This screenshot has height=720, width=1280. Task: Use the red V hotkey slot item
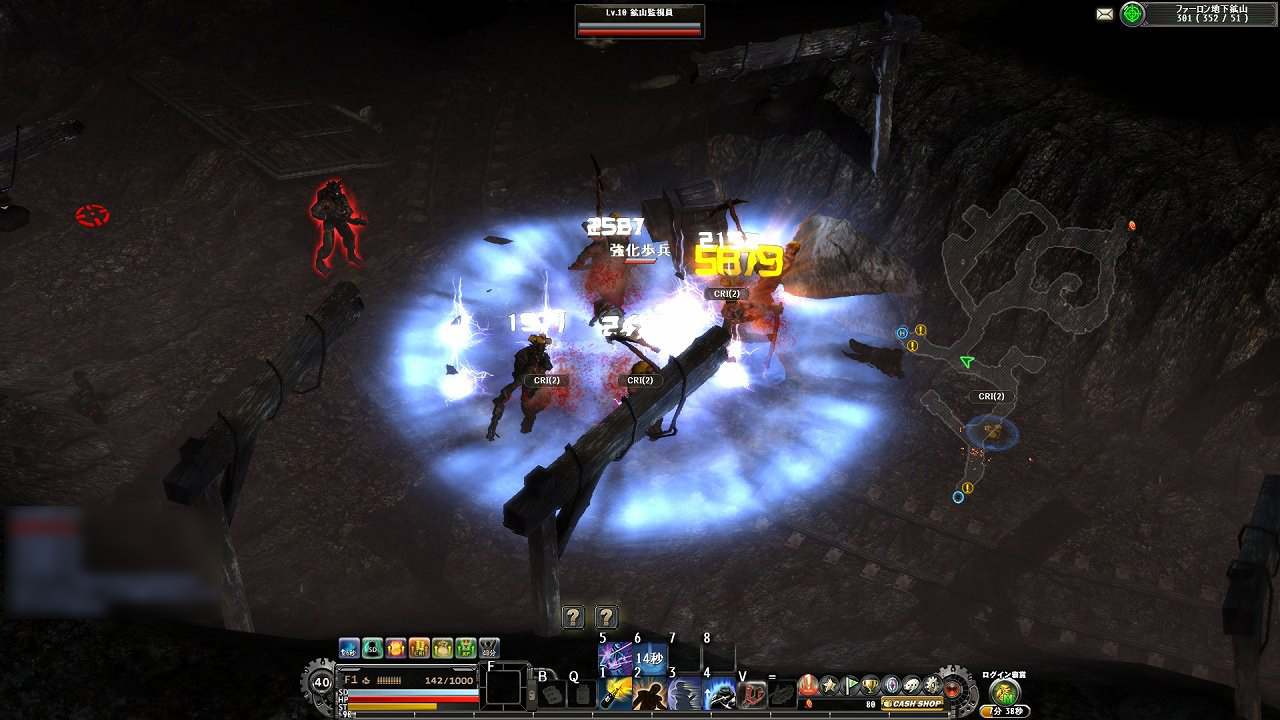coord(753,693)
